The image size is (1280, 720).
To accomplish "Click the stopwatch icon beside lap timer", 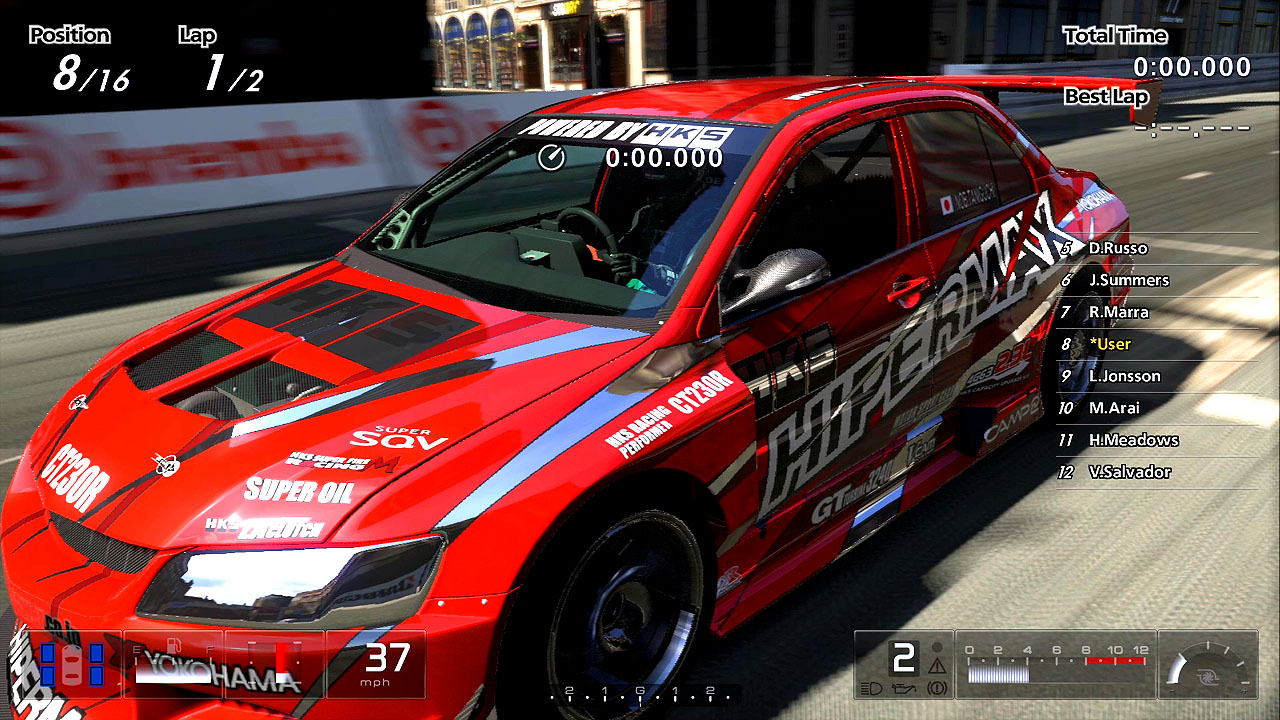I will pos(551,157).
